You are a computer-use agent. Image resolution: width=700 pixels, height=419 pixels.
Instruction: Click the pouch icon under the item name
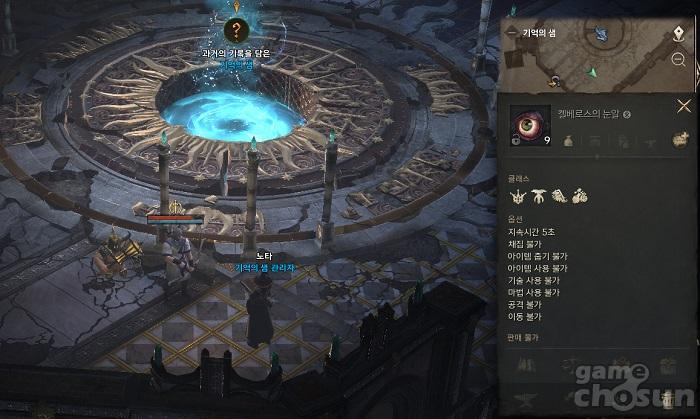click(567, 143)
